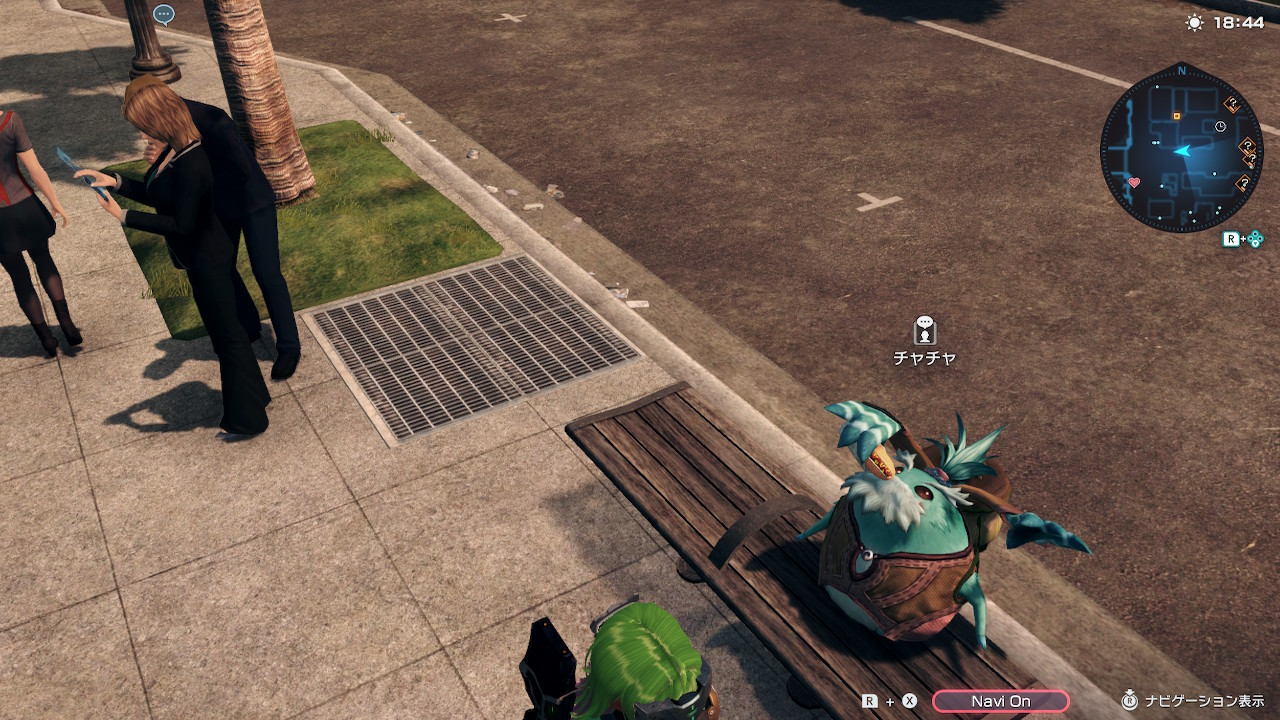Select the clock marker on the minimap
The width and height of the screenshot is (1280, 720).
[x=1220, y=126]
